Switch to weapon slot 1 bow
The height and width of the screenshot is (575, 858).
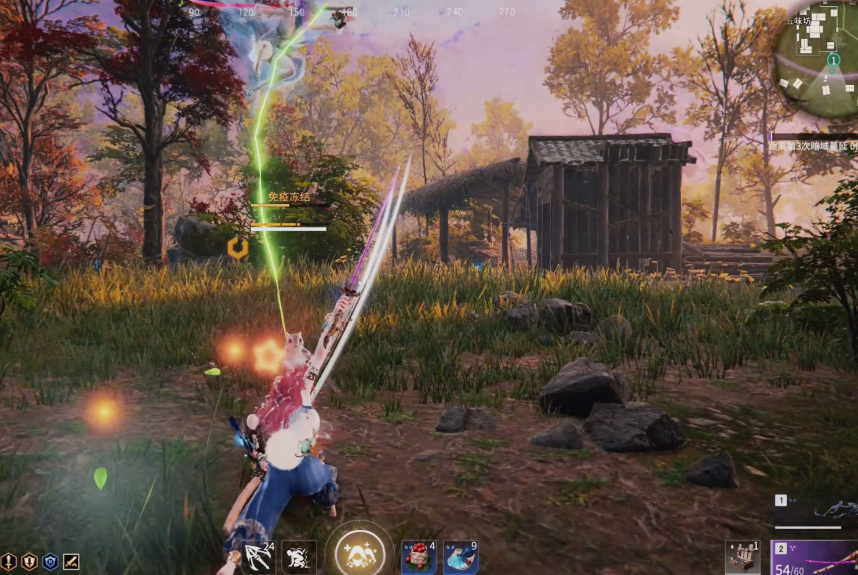pyautogui.click(x=814, y=511)
